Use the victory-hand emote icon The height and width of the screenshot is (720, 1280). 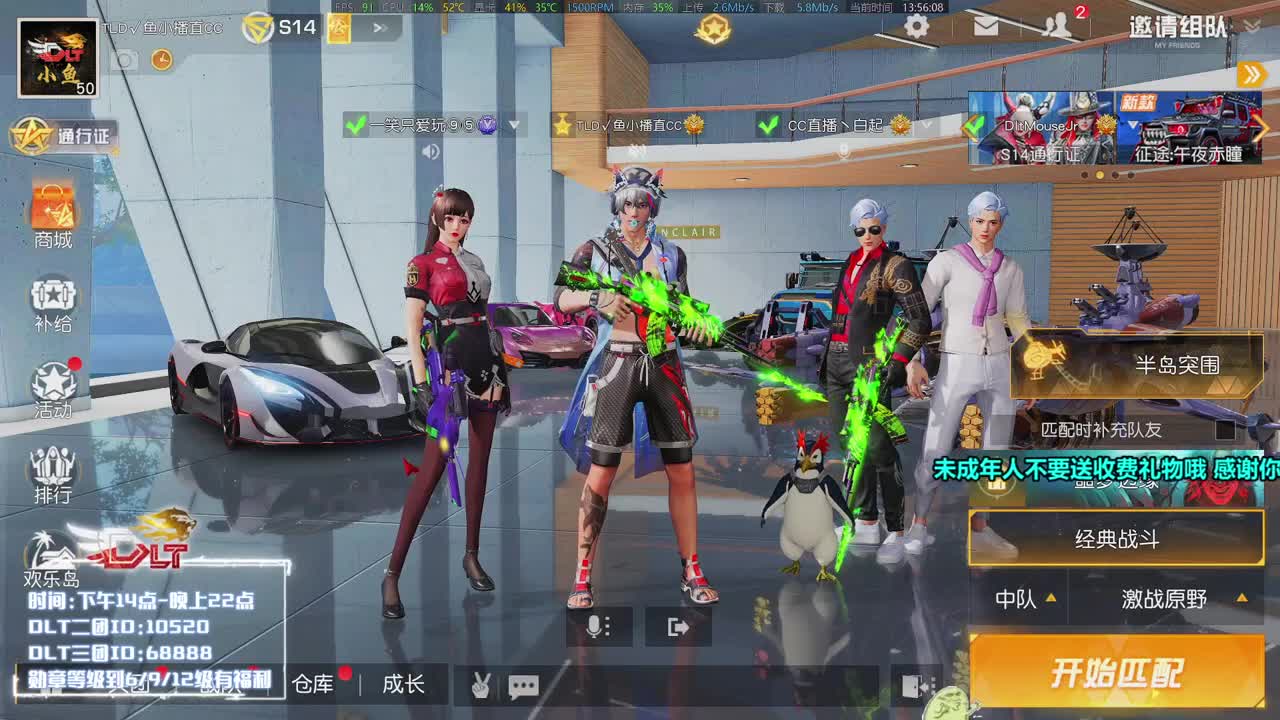point(479,686)
